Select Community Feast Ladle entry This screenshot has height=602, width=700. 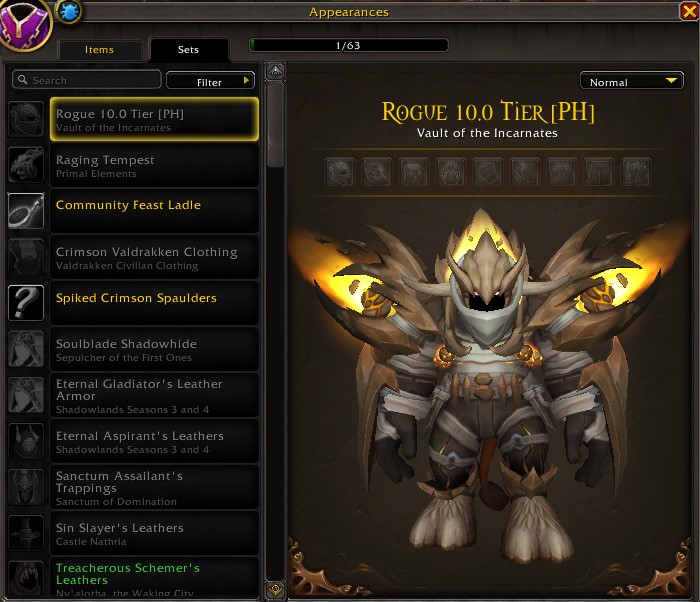tap(154, 211)
